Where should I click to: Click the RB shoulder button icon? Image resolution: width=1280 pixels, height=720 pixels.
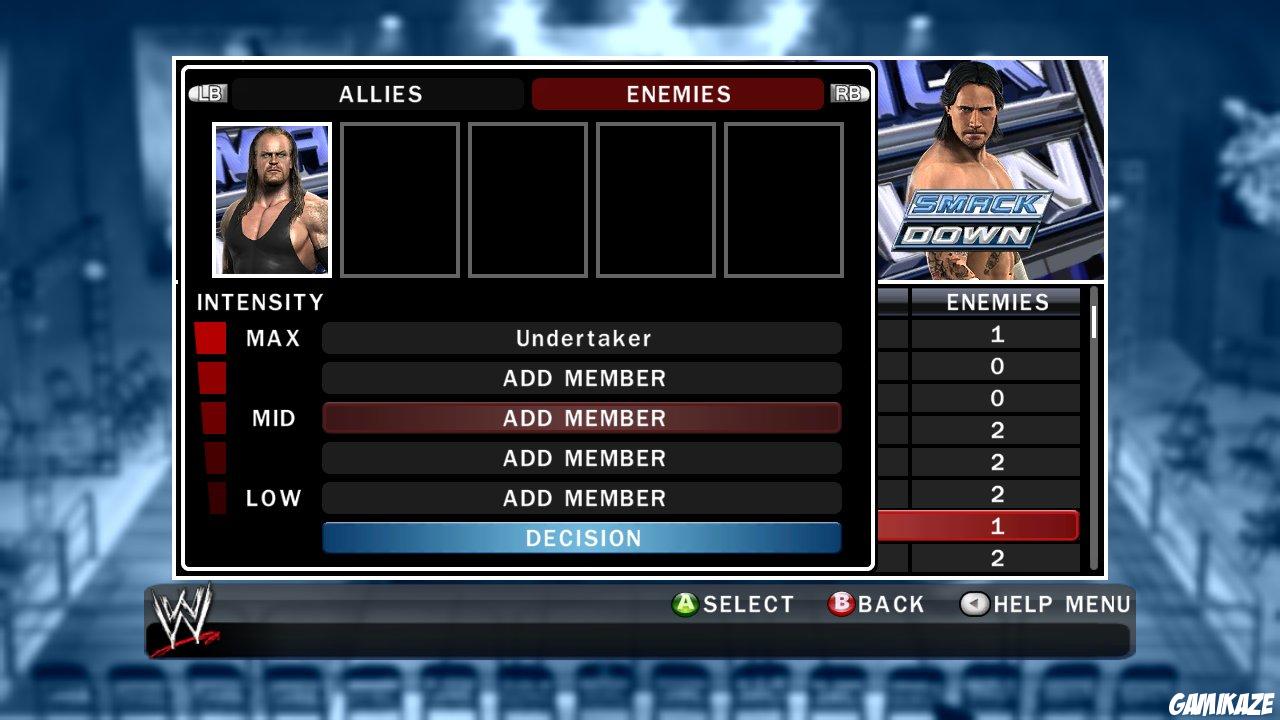click(849, 93)
